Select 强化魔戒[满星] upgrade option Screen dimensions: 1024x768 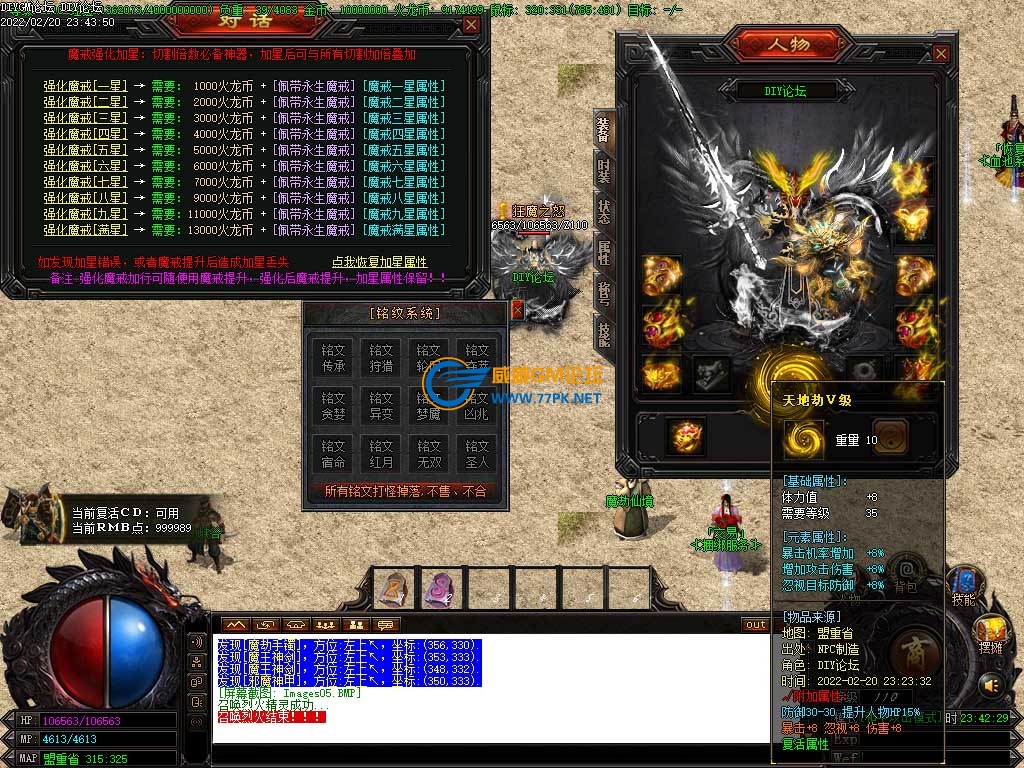click(x=85, y=230)
